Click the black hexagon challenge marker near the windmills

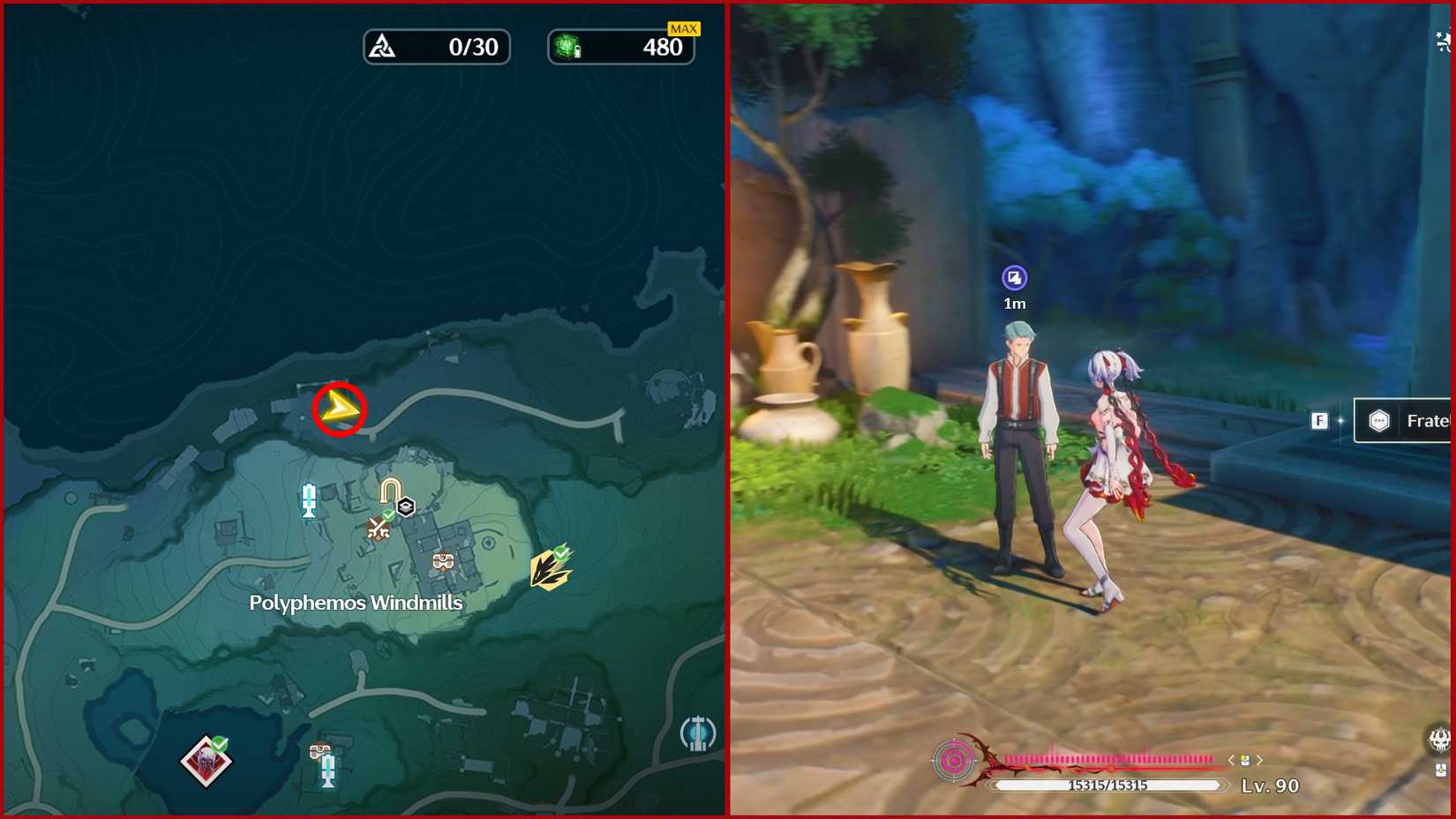pyautogui.click(x=405, y=506)
